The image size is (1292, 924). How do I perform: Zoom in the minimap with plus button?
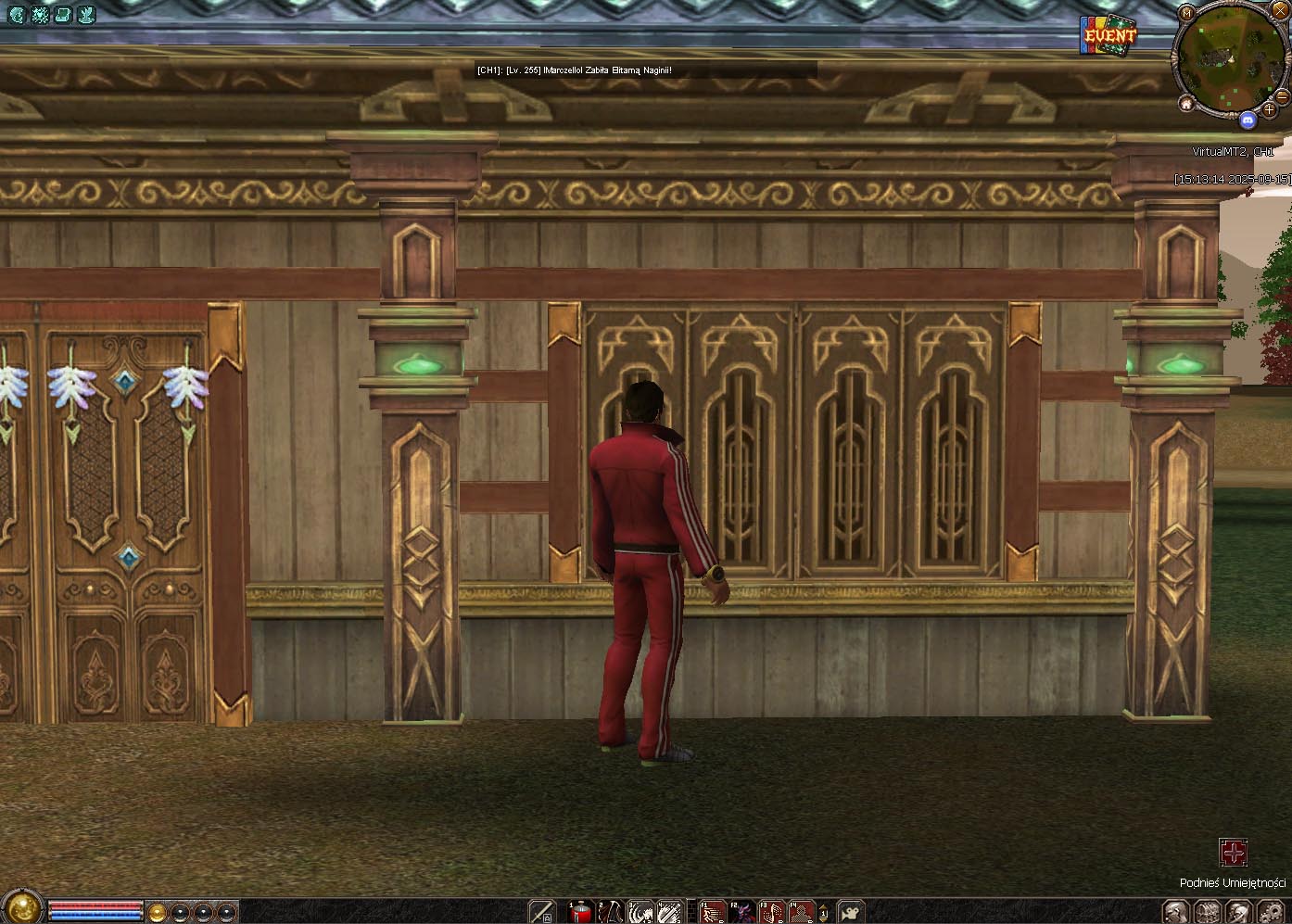pos(1269,110)
